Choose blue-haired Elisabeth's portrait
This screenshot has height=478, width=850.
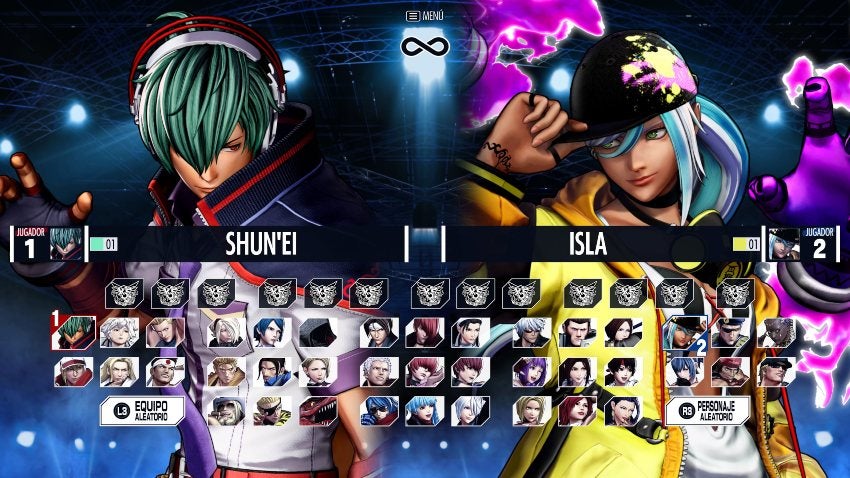[272, 332]
